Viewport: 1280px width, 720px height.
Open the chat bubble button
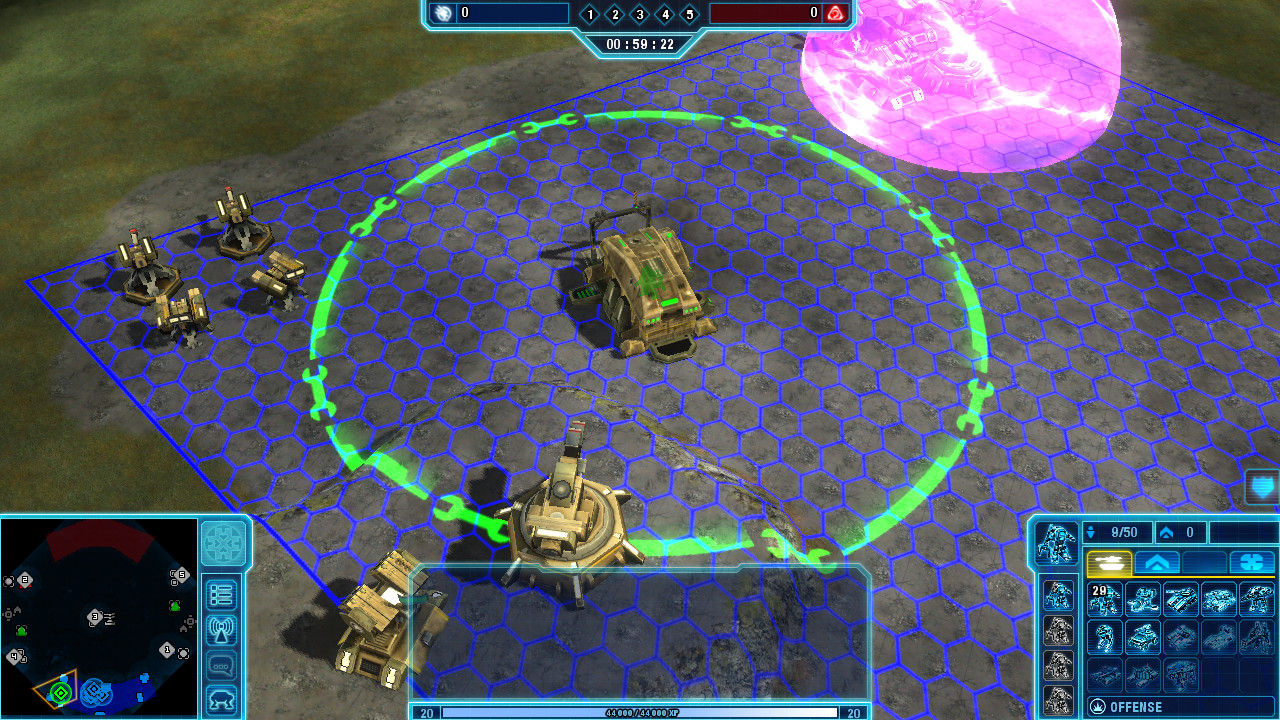(x=221, y=665)
